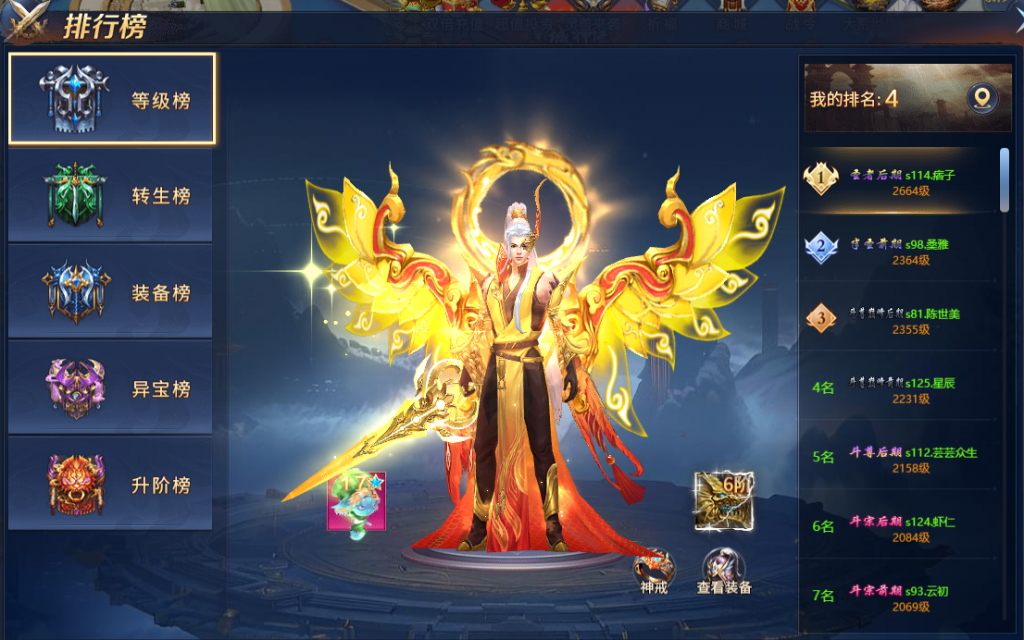Show the 异宝榜 treasure ranking
Screen dimensions: 1024x640
pyautogui.click(x=110, y=388)
